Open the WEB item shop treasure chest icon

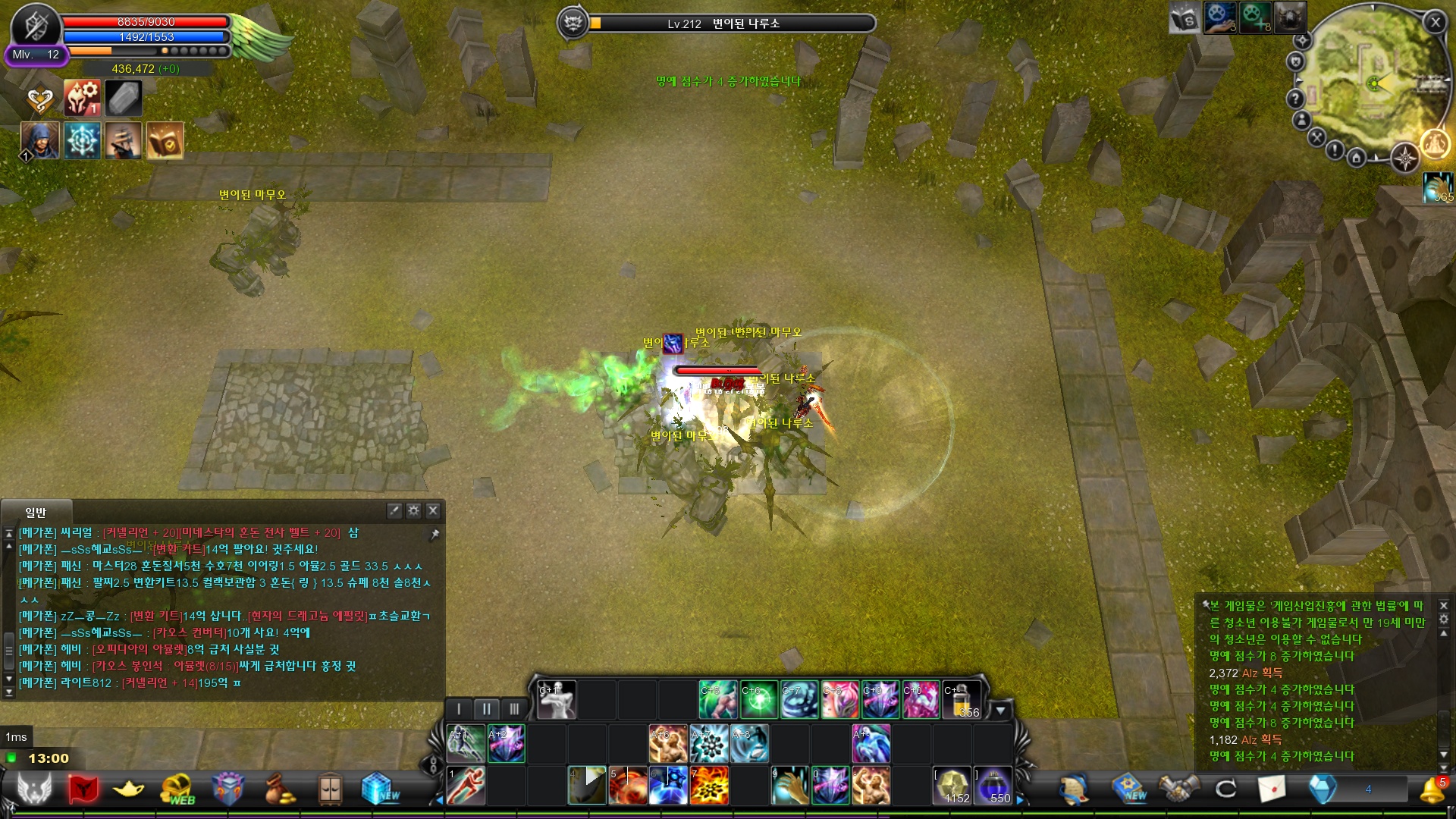click(x=177, y=787)
